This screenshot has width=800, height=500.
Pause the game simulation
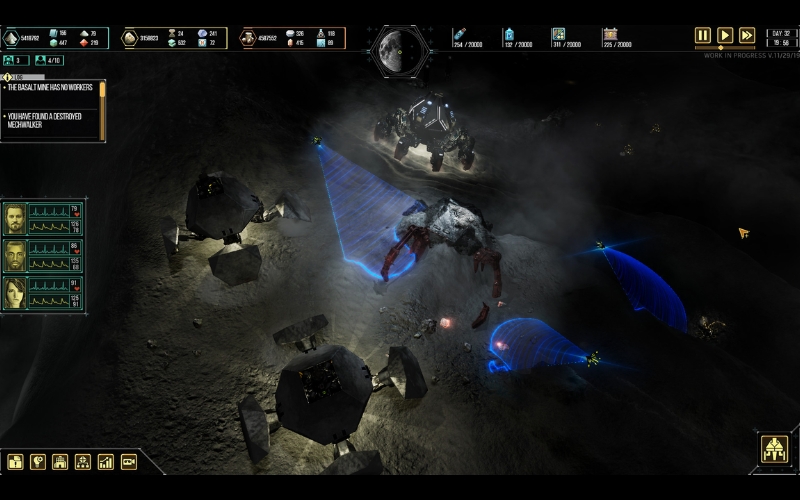click(703, 35)
